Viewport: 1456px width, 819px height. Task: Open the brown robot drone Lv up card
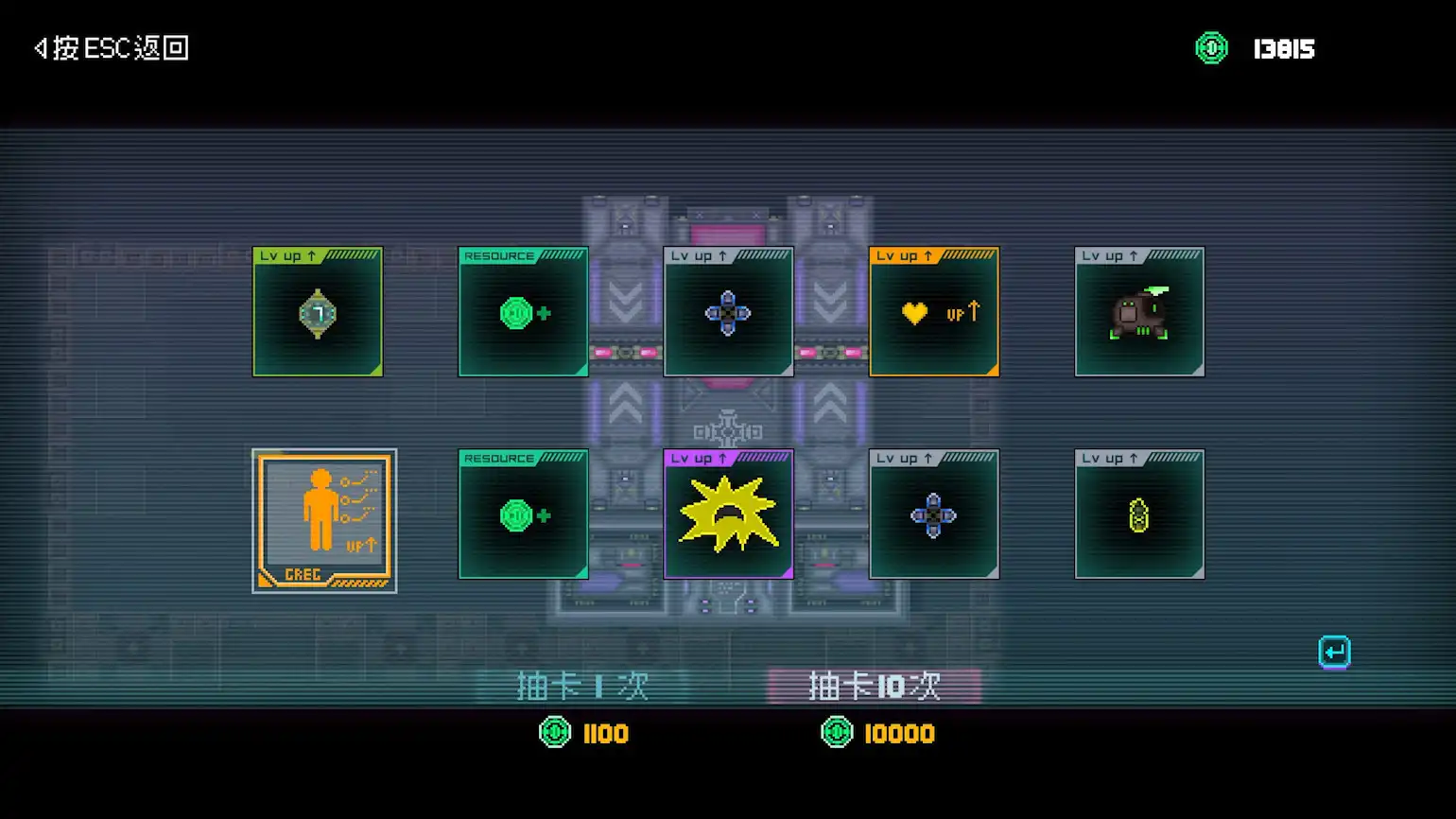1139,312
